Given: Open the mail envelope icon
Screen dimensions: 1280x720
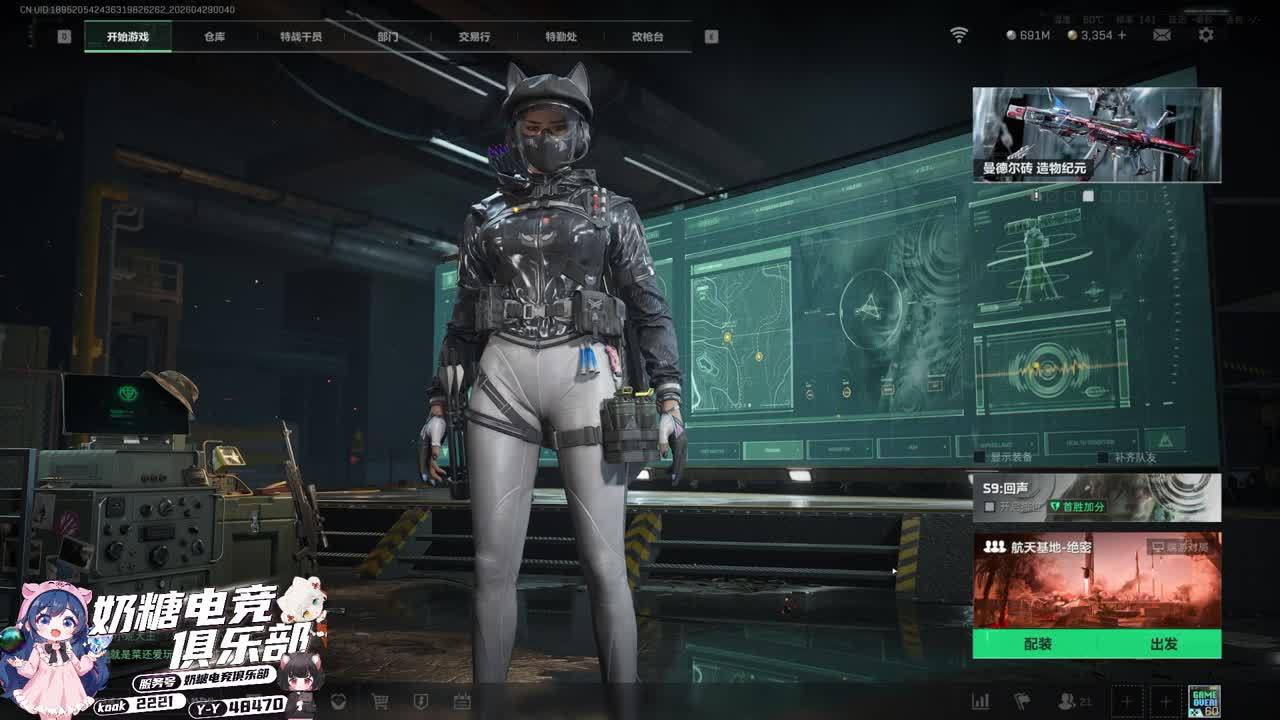Looking at the screenshot, I should (1162, 35).
